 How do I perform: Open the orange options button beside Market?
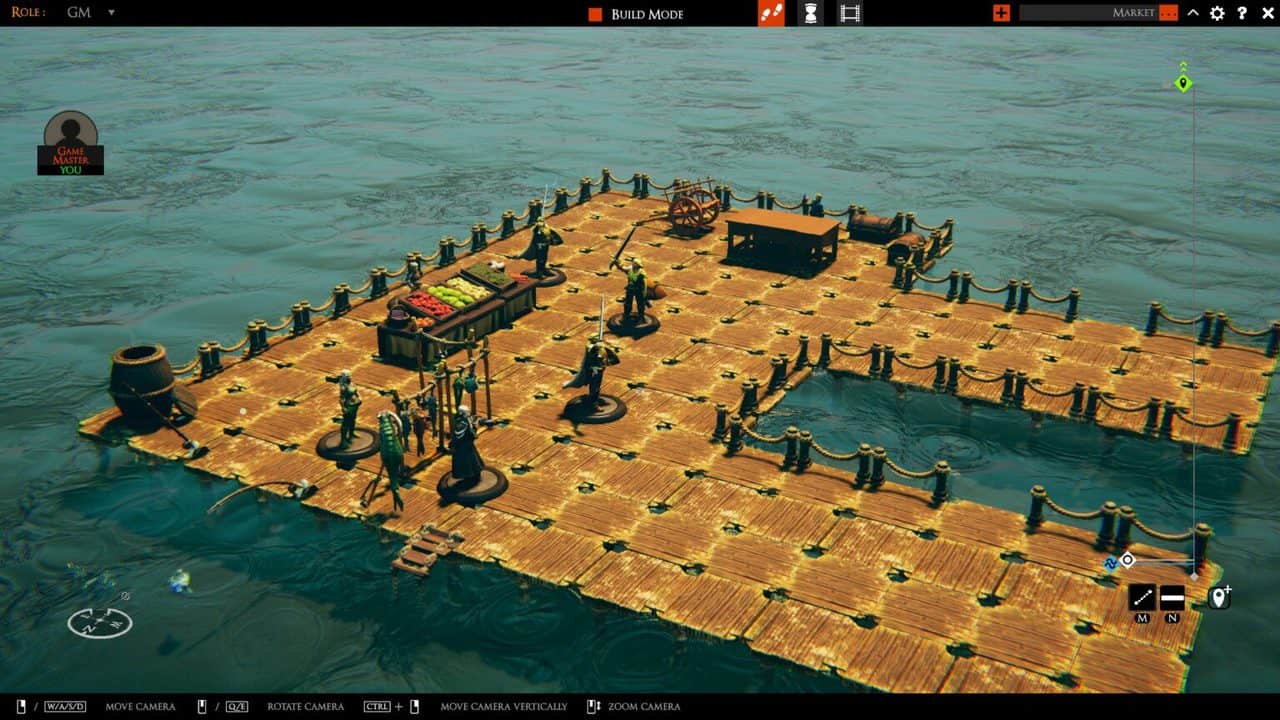(x=1168, y=13)
